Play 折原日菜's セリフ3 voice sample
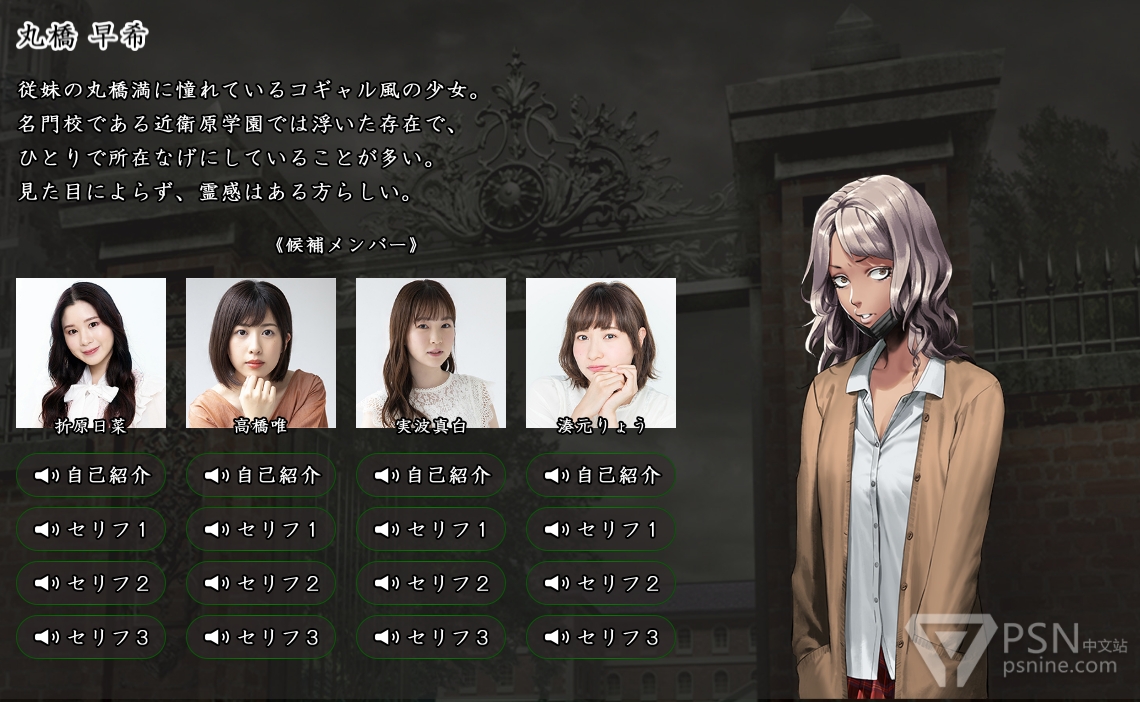The image size is (1140, 702). coord(91,637)
